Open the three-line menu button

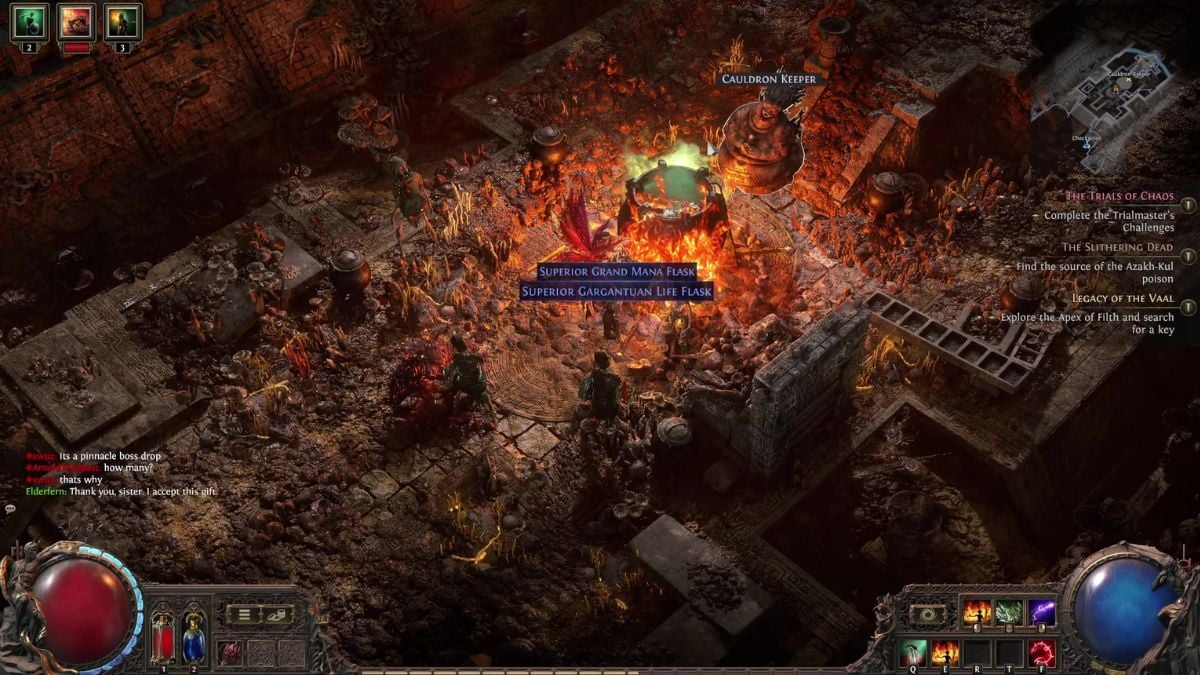tap(244, 615)
